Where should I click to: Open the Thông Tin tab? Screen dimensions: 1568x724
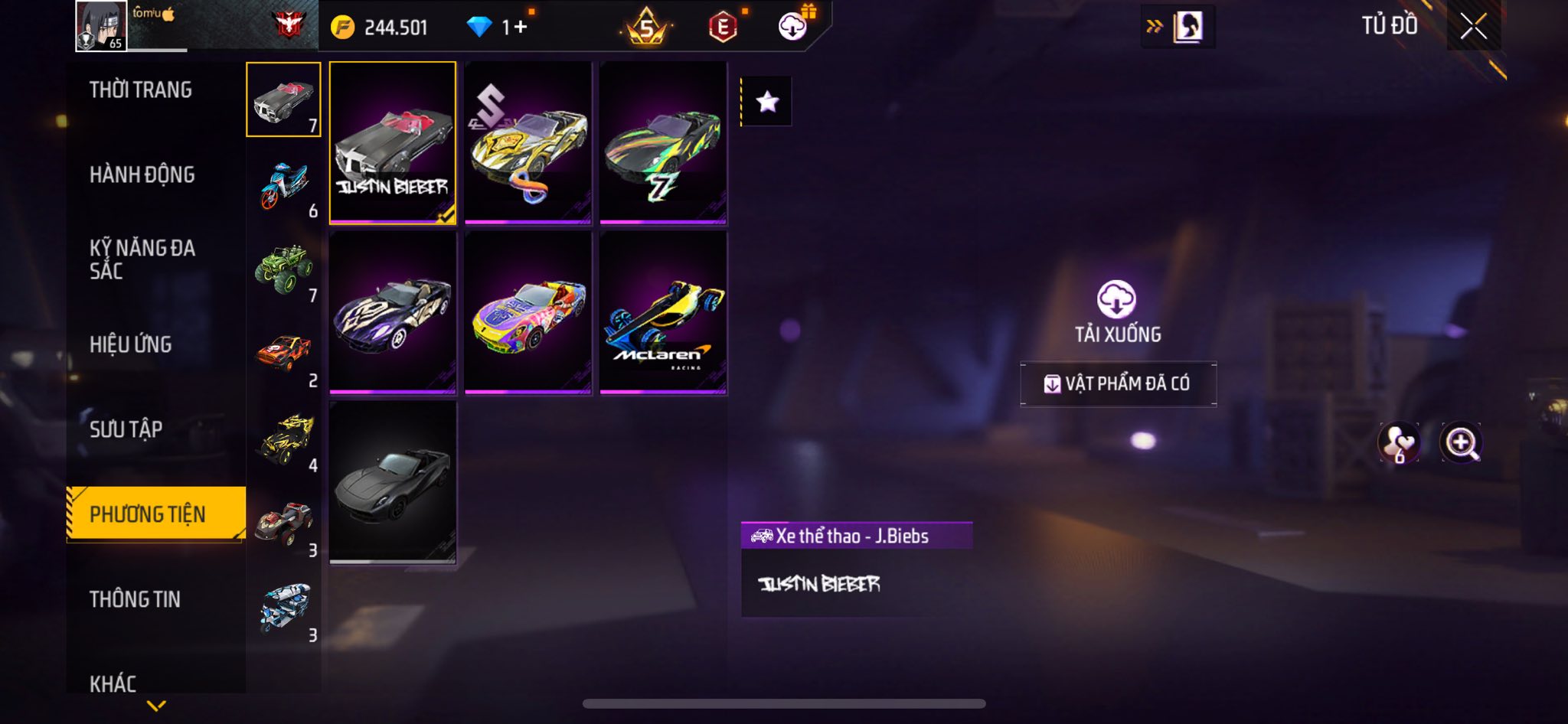136,599
